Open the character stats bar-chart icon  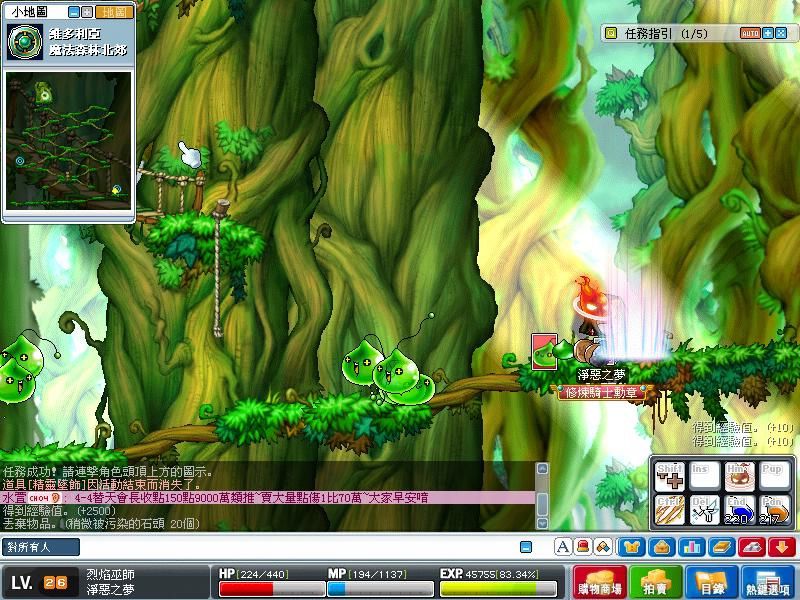[689, 547]
